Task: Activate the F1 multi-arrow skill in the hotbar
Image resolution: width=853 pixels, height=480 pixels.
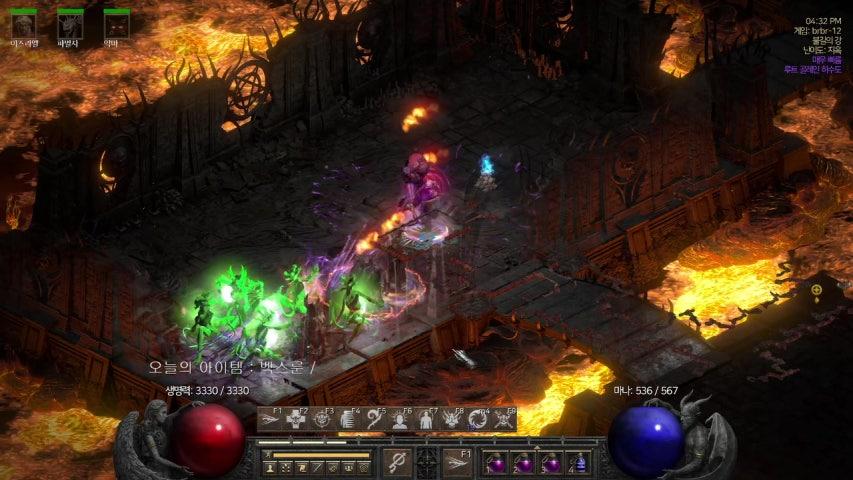Action: pos(270,420)
